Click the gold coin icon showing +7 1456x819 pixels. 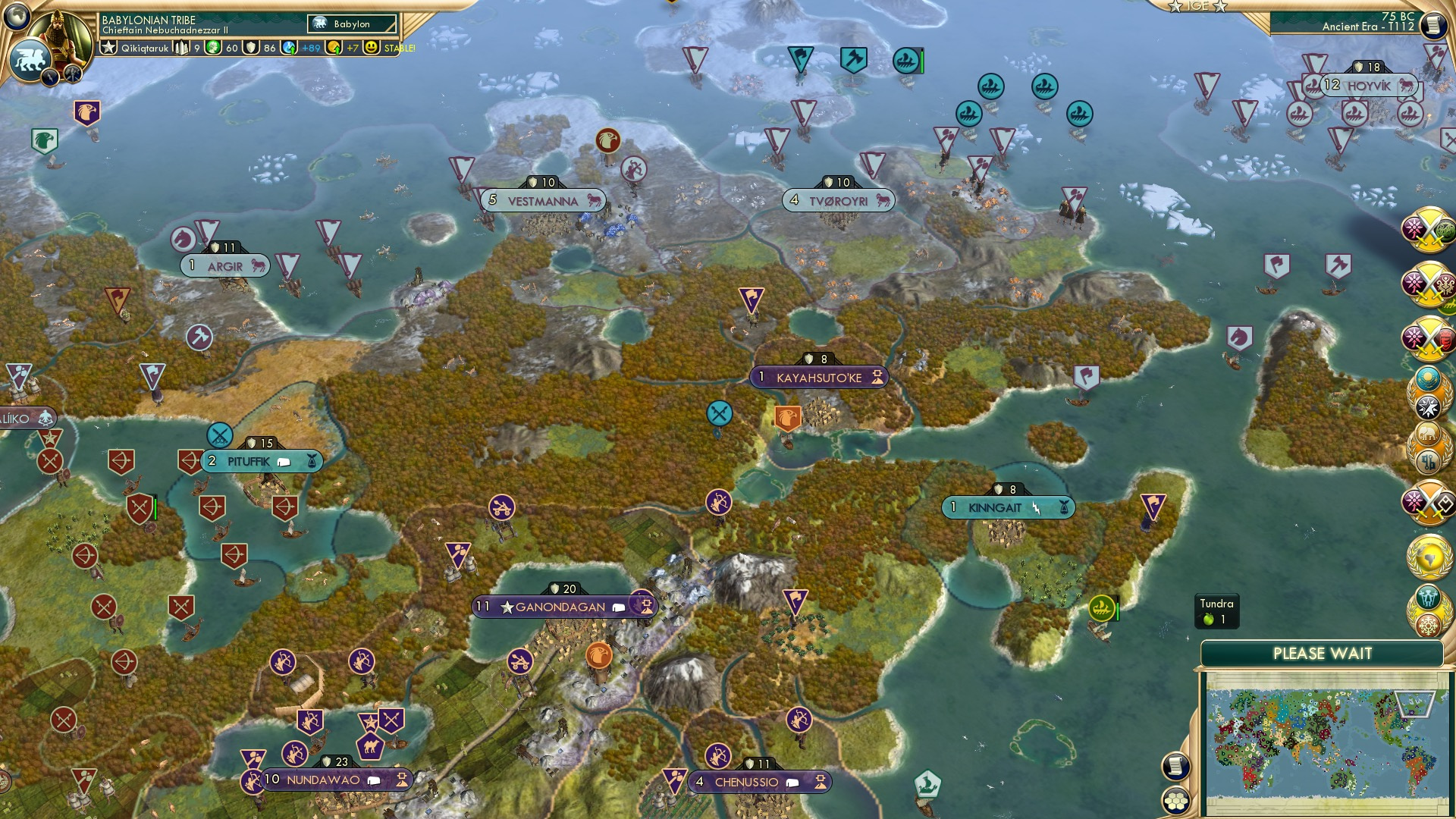click(334, 49)
